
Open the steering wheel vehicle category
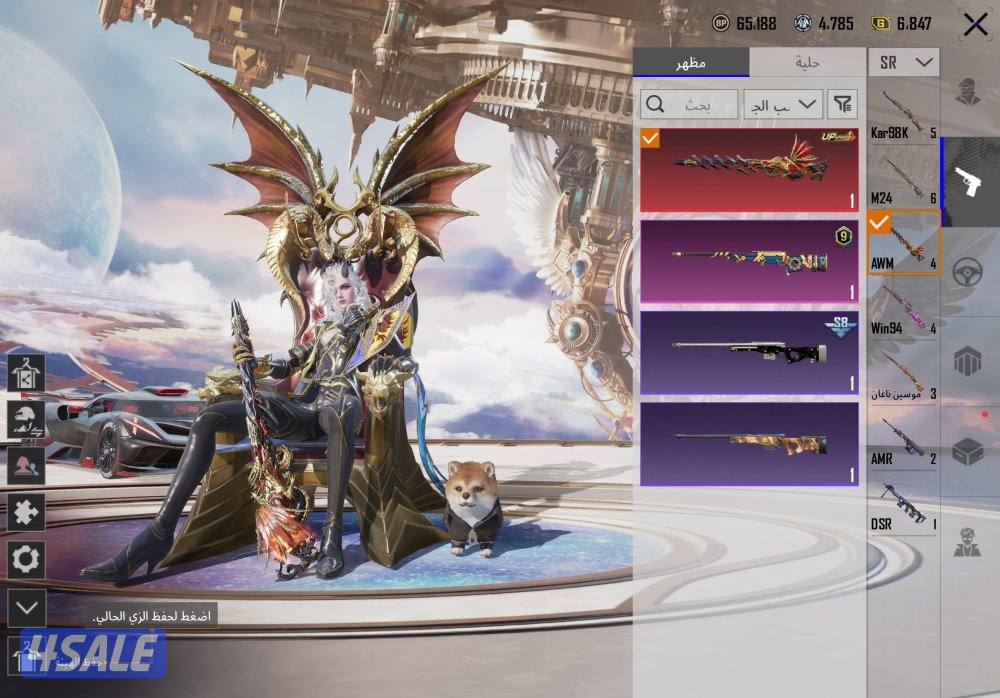(968, 272)
